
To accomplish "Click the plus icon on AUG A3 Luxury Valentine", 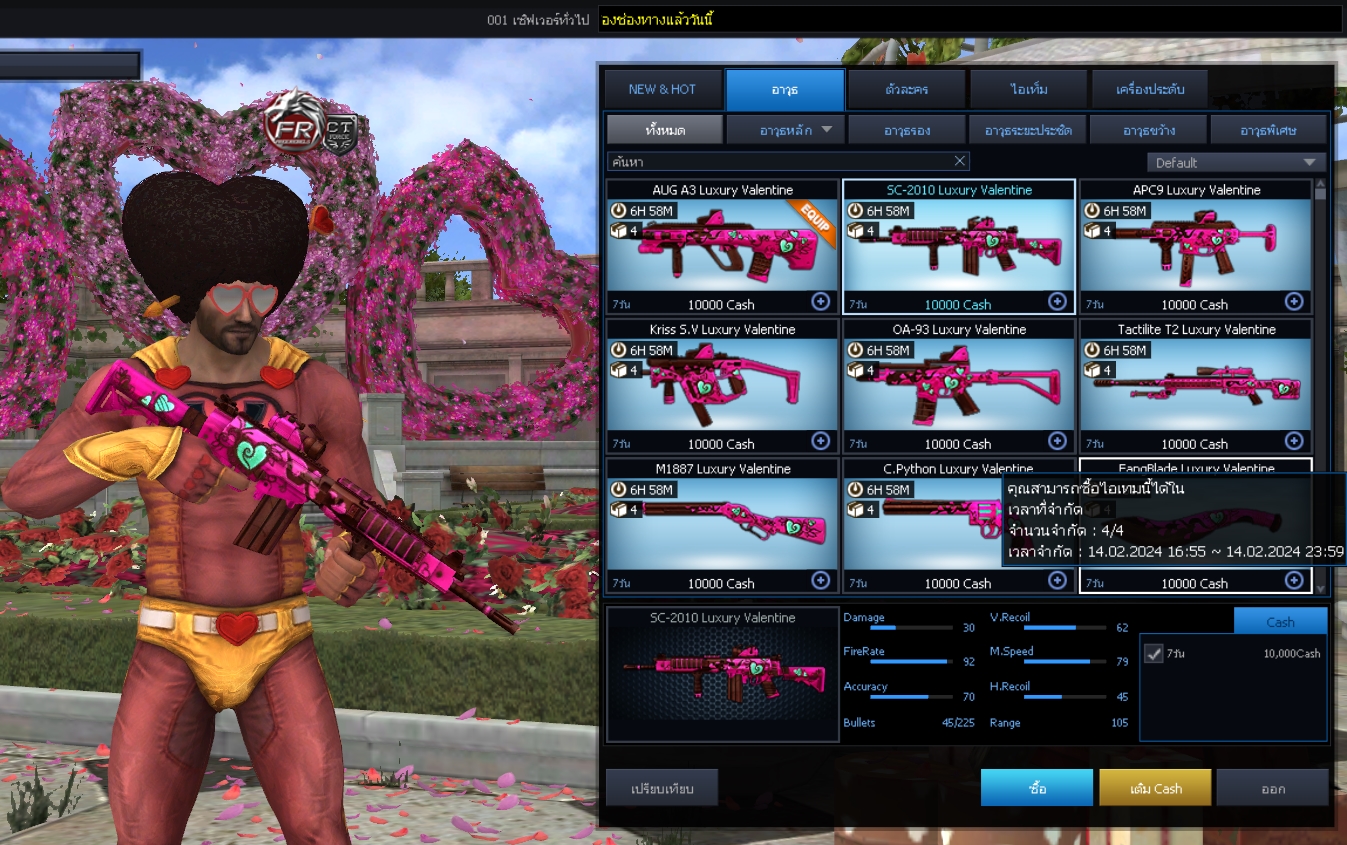I will 820,300.
